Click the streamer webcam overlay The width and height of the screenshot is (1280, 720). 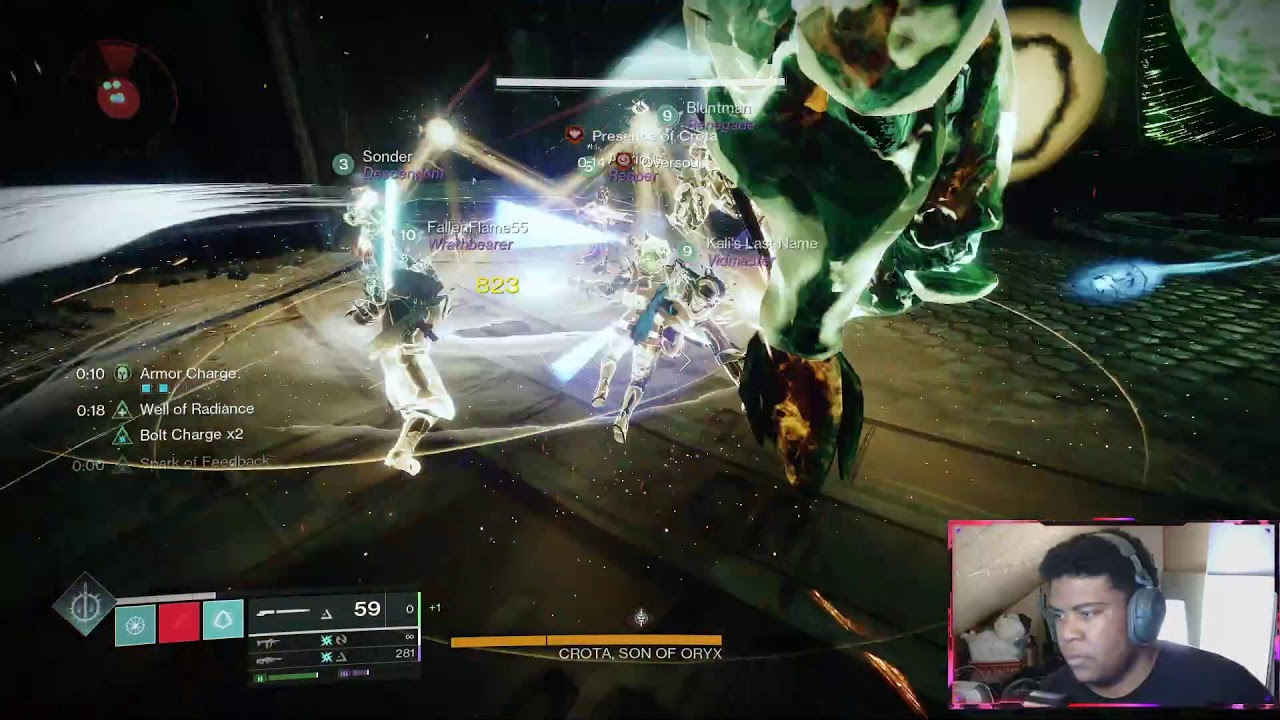[1110, 613]
